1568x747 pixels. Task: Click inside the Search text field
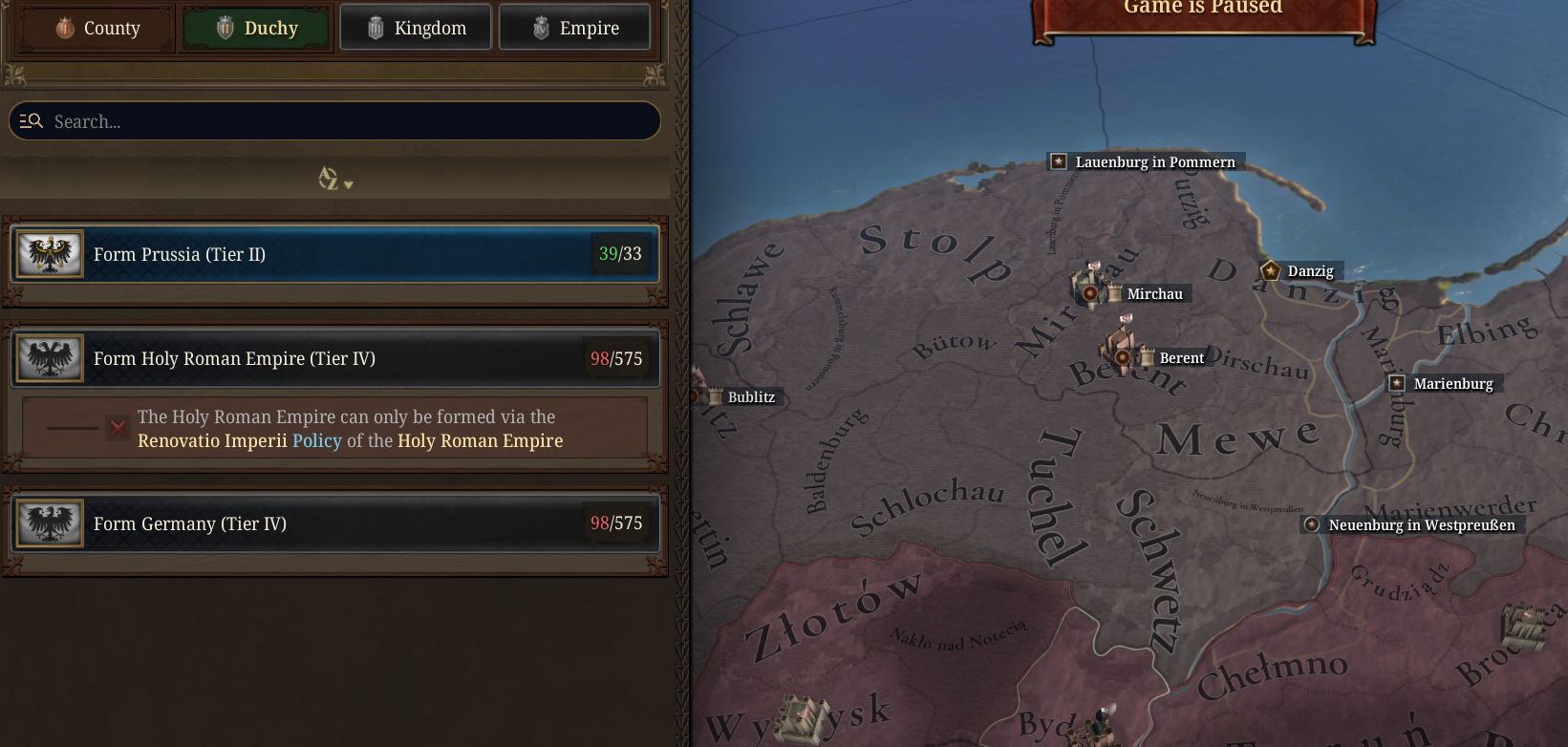[334, 120]
